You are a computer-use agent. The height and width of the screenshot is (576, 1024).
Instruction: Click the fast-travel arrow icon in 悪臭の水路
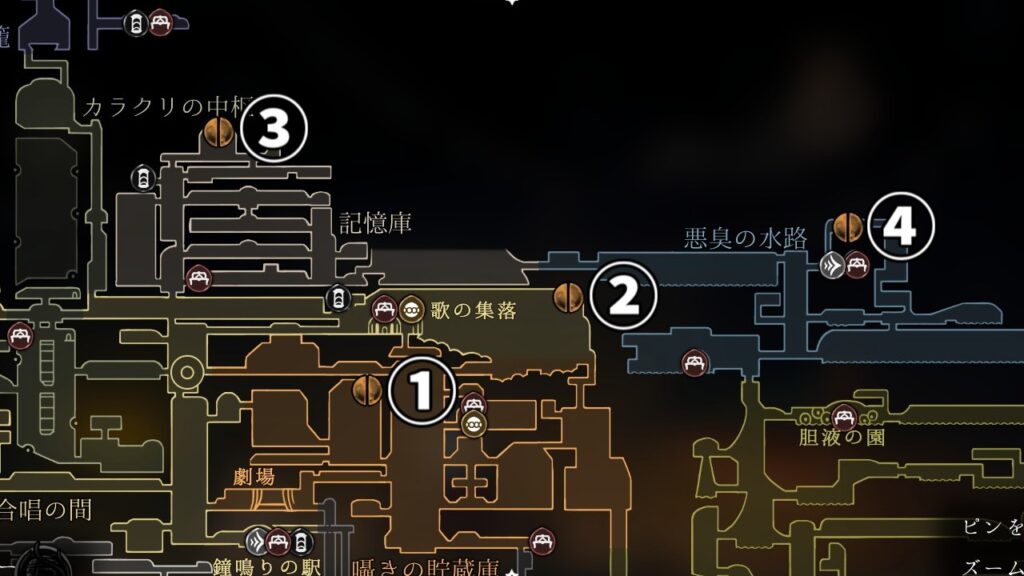coord(831,265)
